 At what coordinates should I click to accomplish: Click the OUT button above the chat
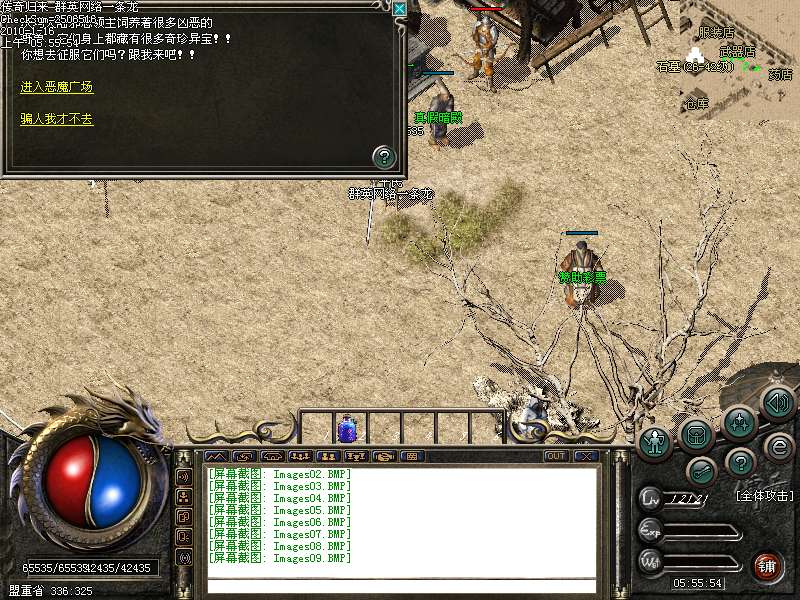coord(556,456)
